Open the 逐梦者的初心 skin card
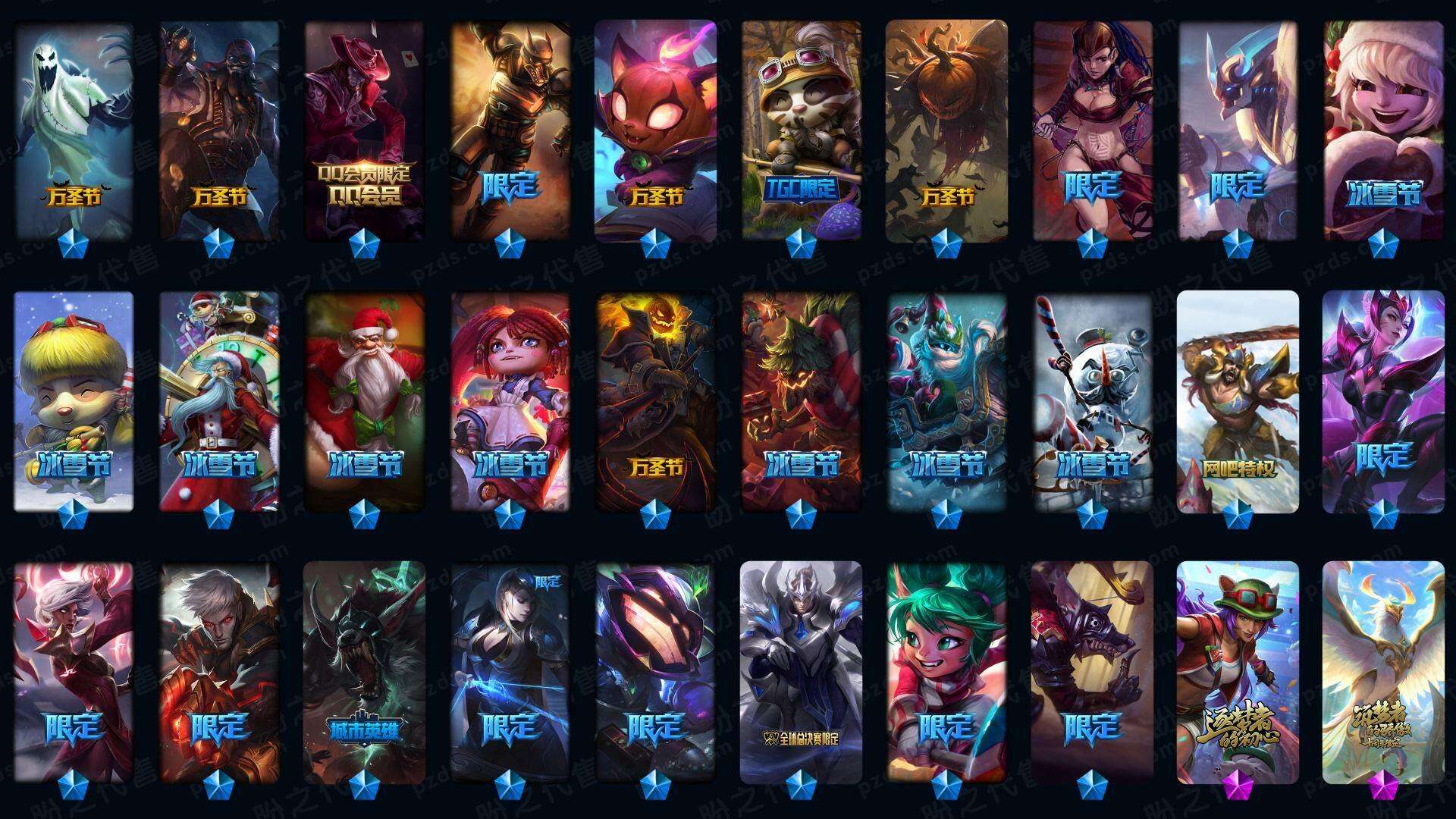Image resolution: width=1456 pixels, height=819 pixels. click(x=1238, y=671)
